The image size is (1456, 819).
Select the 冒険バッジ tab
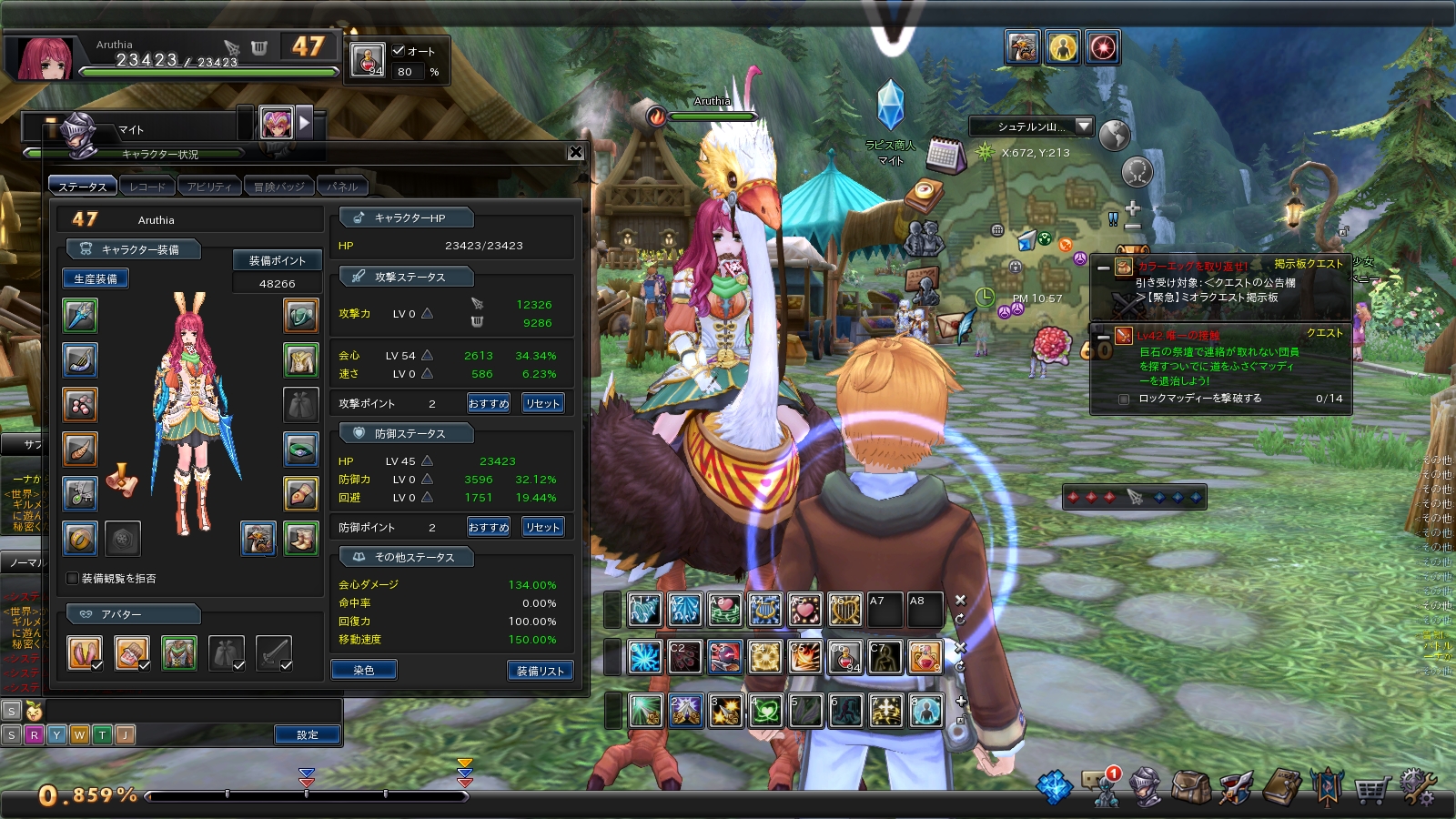point(278,187)
